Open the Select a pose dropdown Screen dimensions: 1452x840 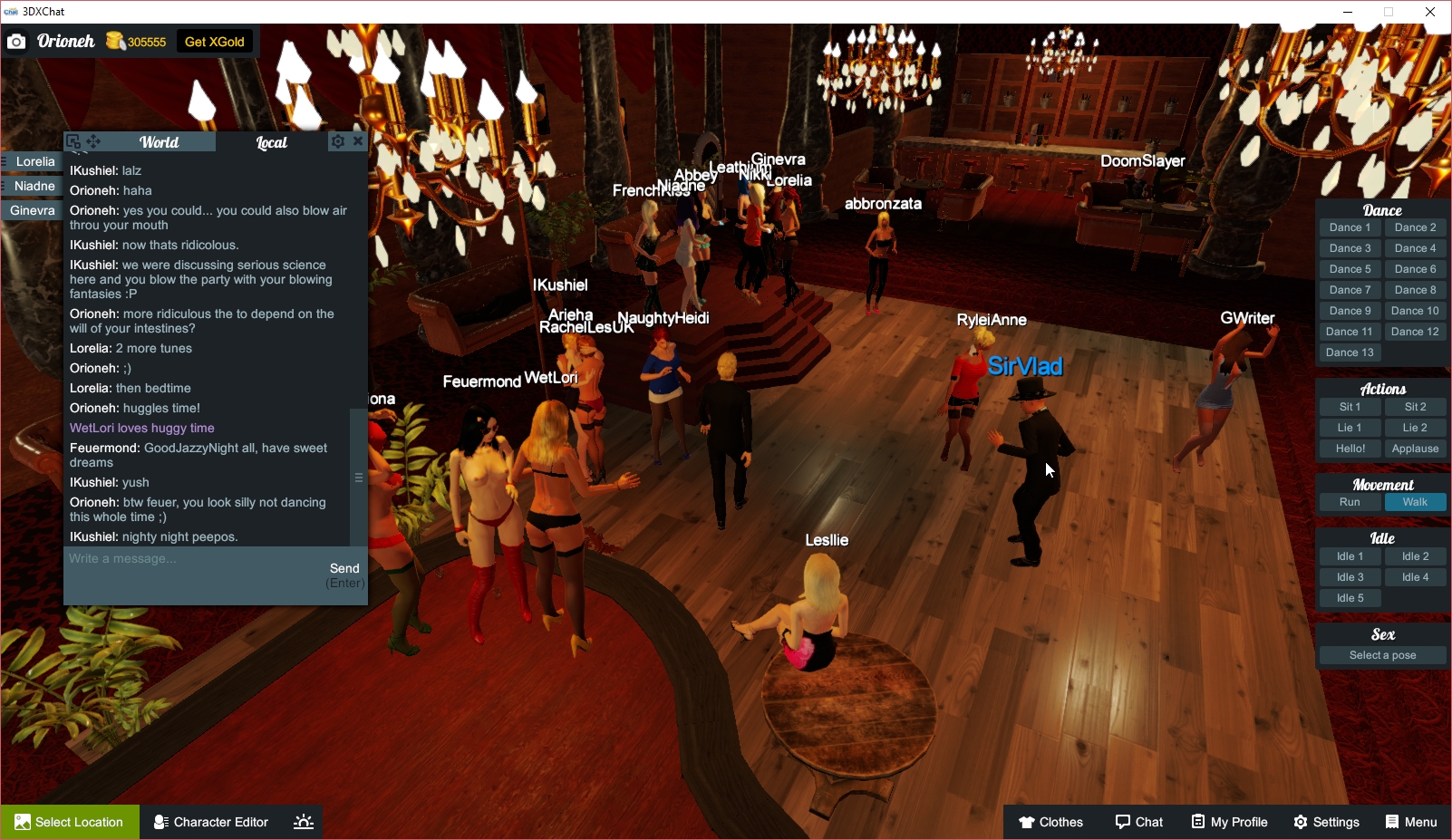pos(1381,654)
